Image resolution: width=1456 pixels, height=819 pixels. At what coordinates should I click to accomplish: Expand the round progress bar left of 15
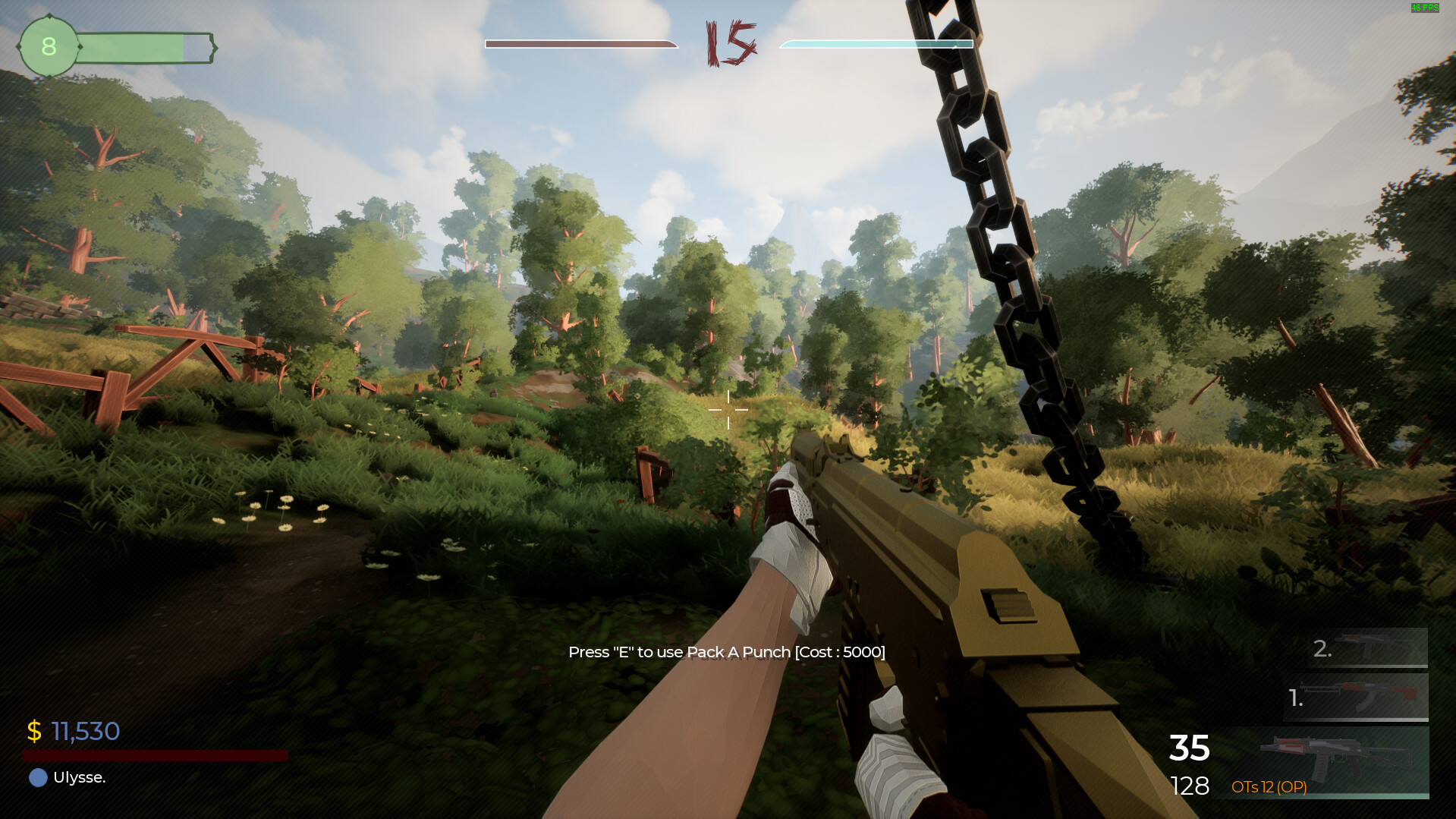tap(580, 44)
